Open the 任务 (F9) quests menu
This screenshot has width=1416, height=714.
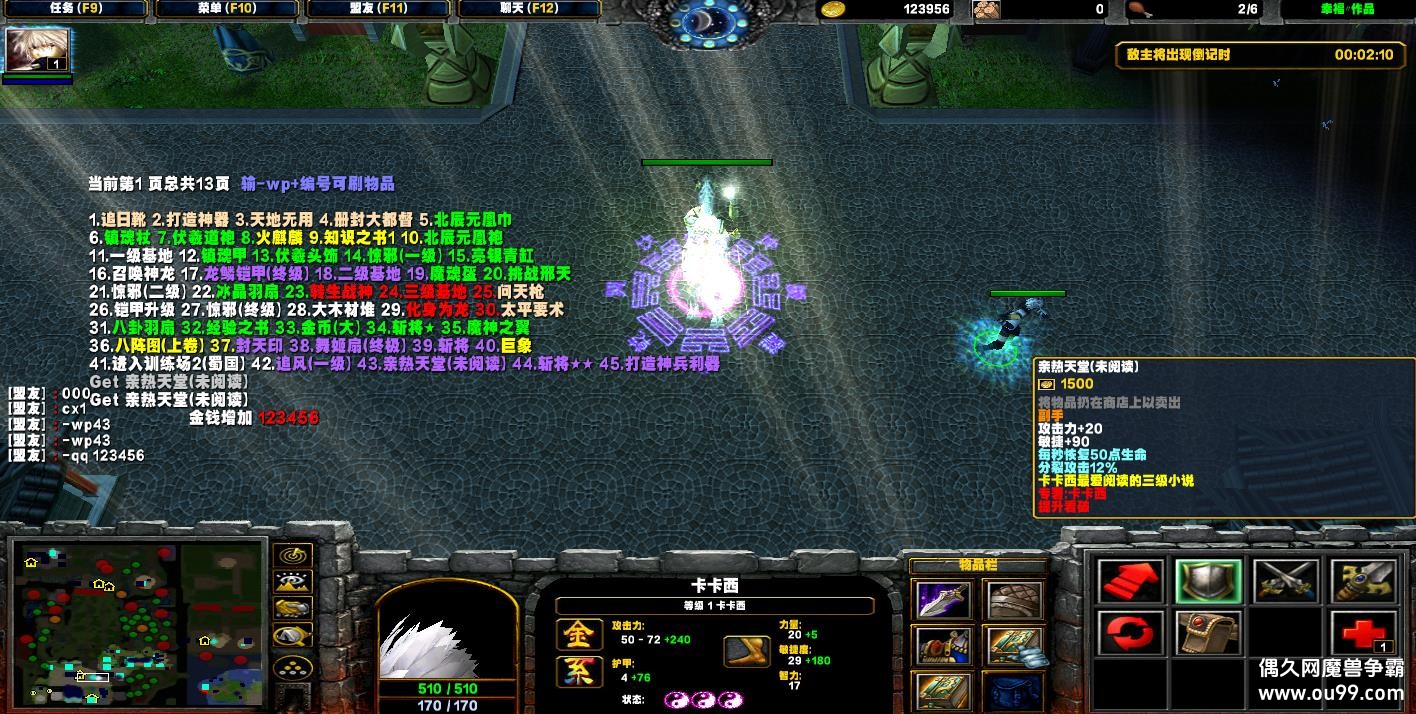point(75,9)
